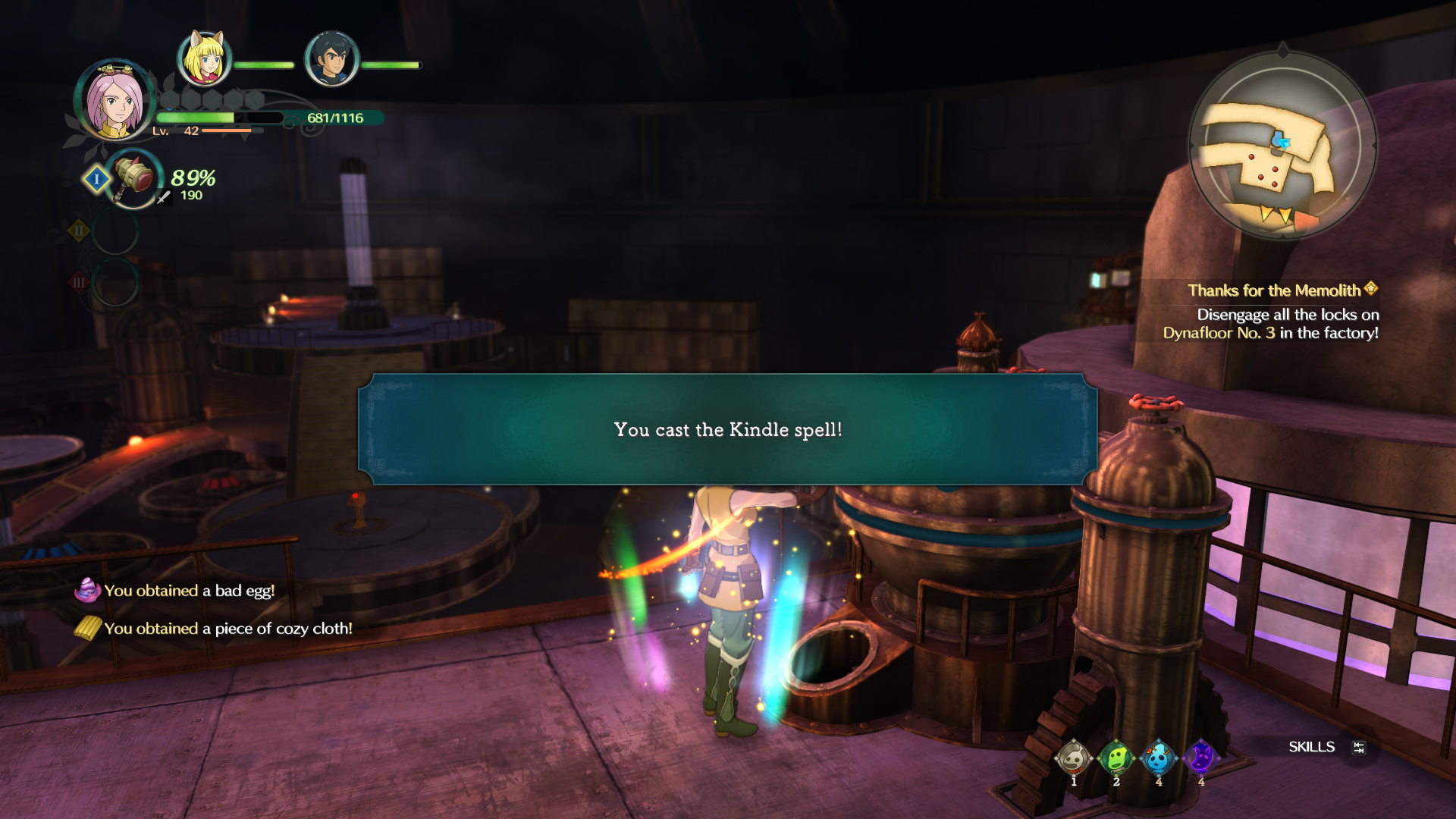Dismiss the Kindle spell message box
The image size is (1456, 819).
[x=727, y=429]
